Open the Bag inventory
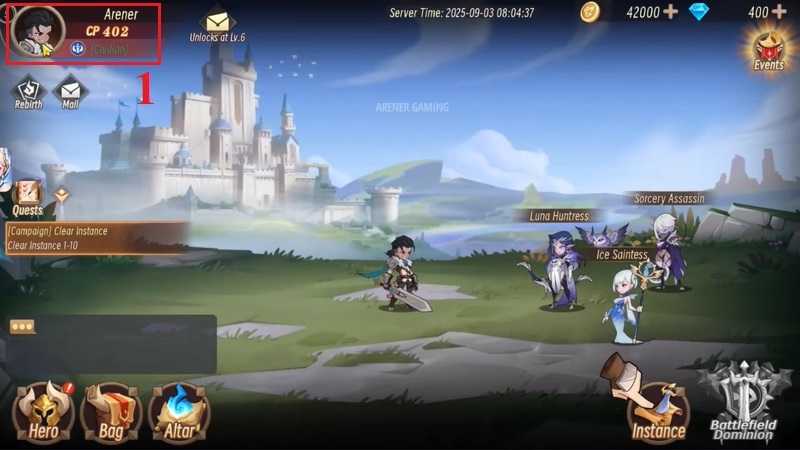Viewport: 800px width, 450px height. 110,411
